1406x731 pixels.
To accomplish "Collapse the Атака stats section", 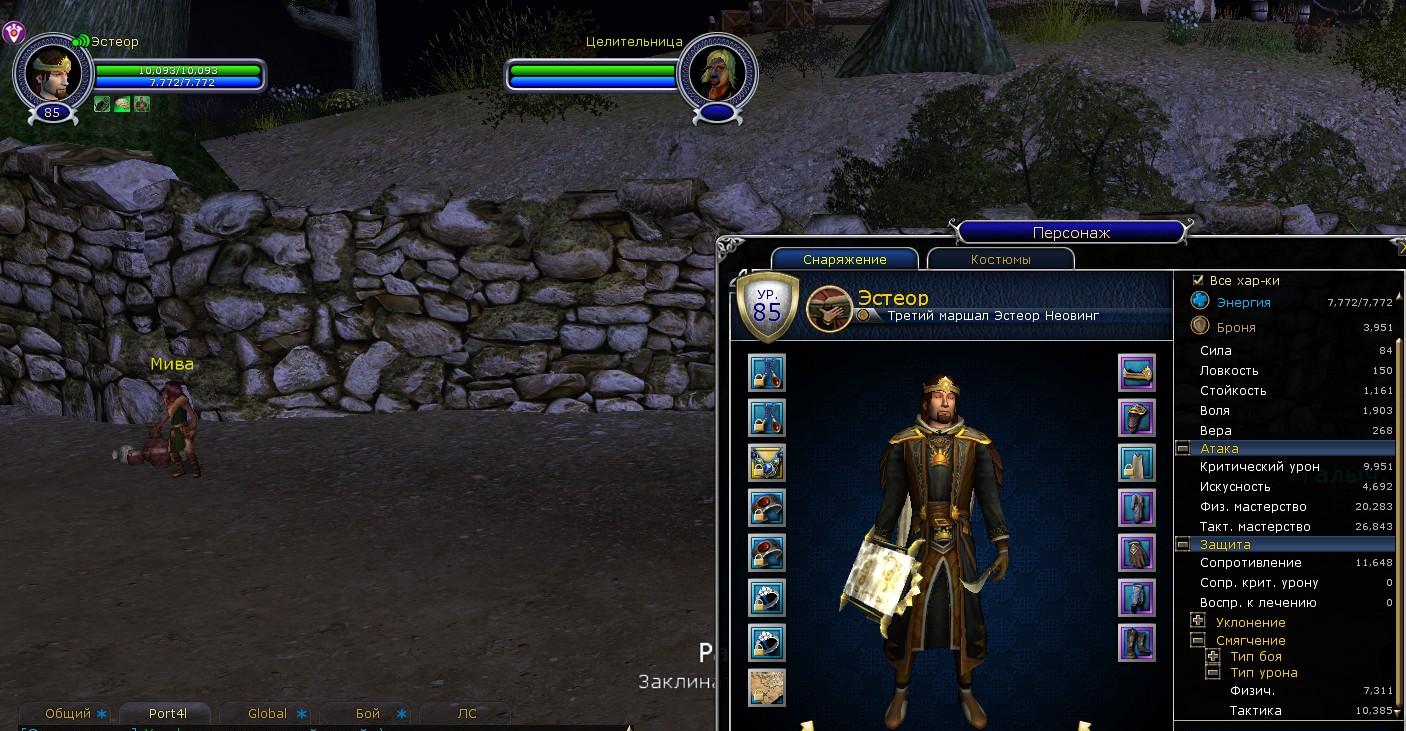I will [1182, 449].
